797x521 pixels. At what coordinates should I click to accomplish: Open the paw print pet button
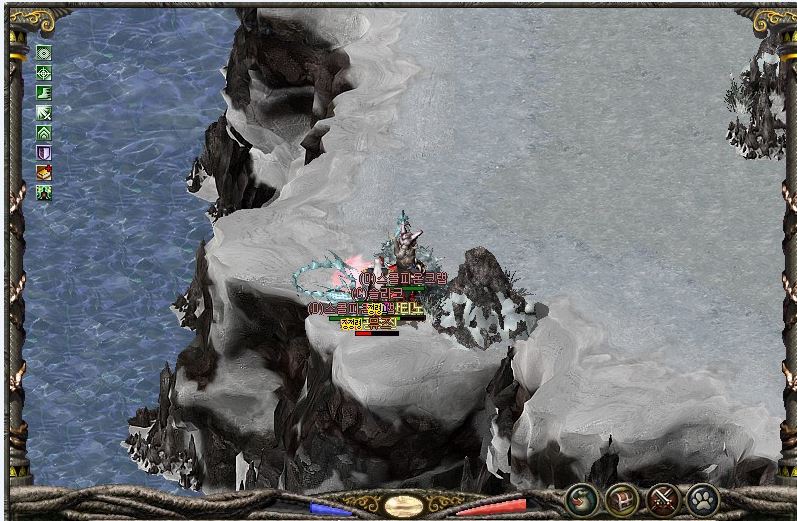coord(703,498)
